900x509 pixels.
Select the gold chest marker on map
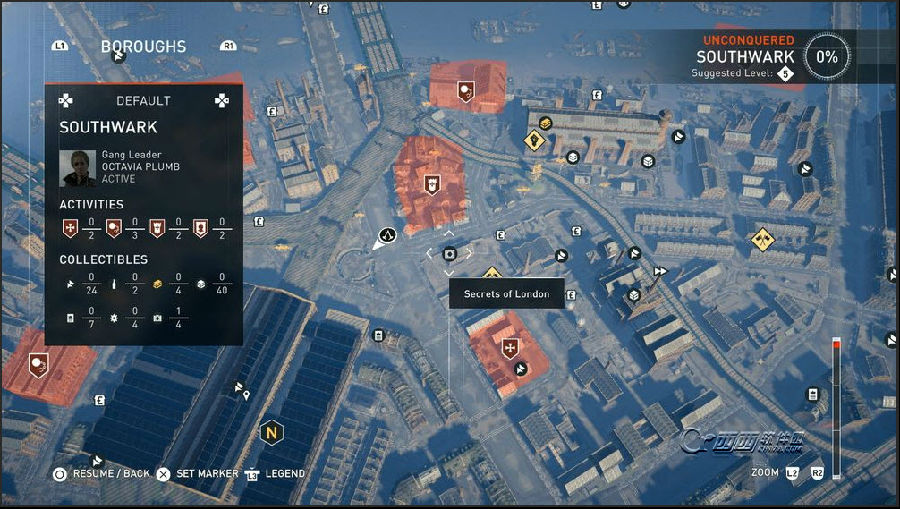(x=545, y=123)
